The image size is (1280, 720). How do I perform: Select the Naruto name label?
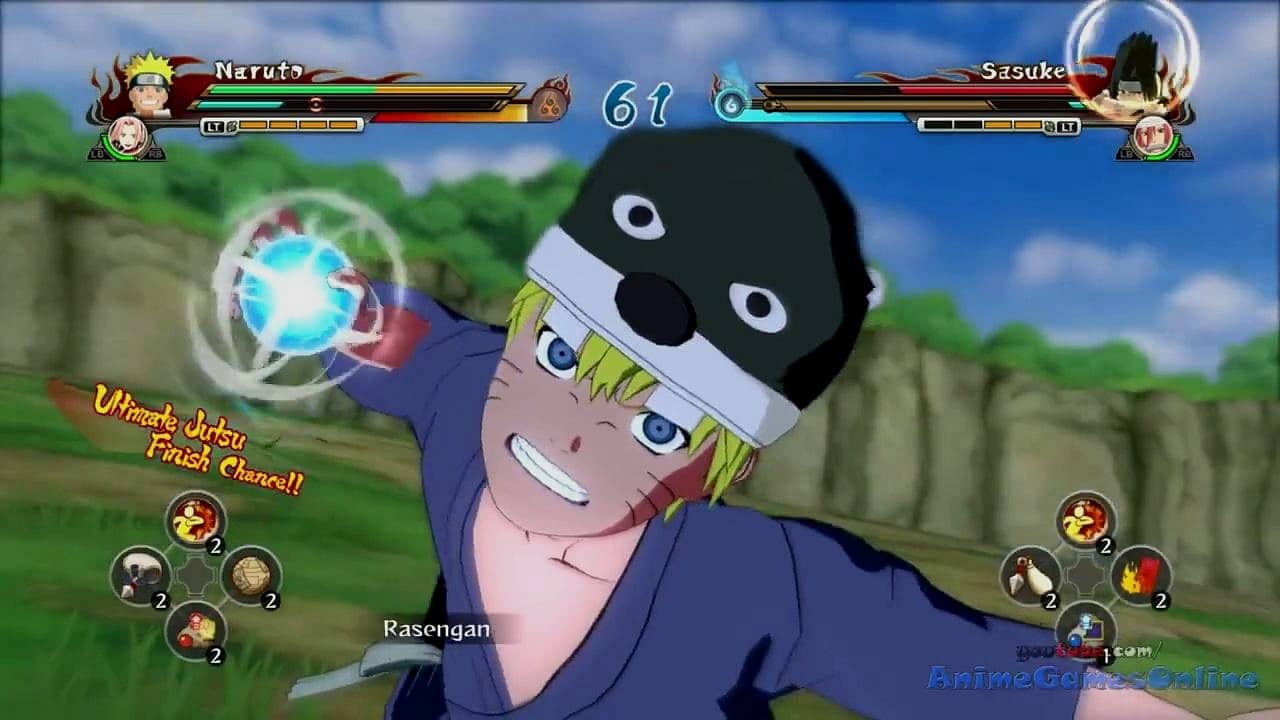tap(258, 70)
